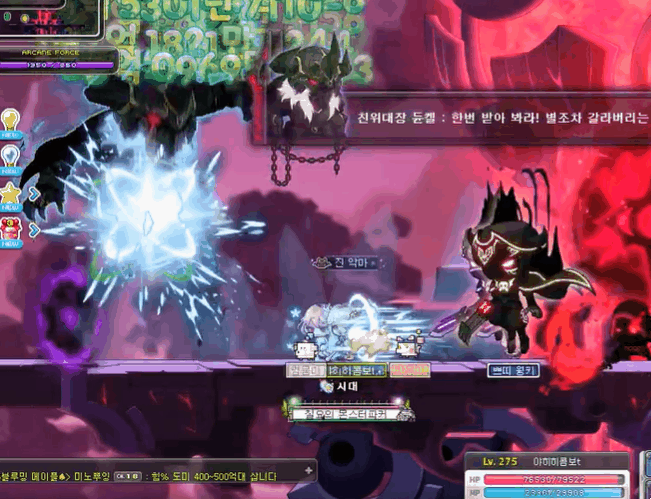Click the yellow star event icon
The height and width of the screenshot is (499, 651).
coord(12,192)
